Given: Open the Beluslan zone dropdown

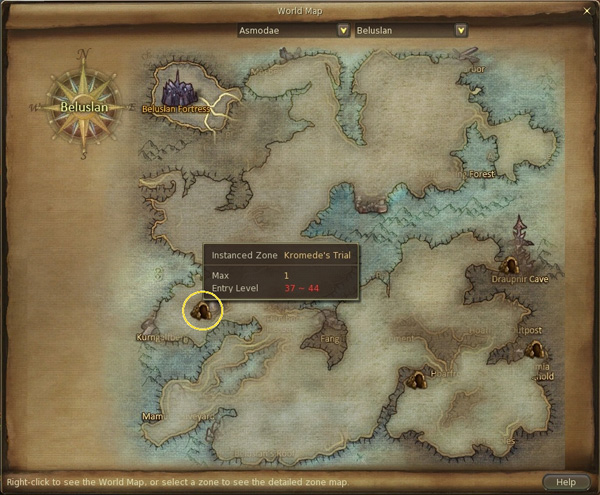Looking at the screenshot, I should click(x=460, y=30).
